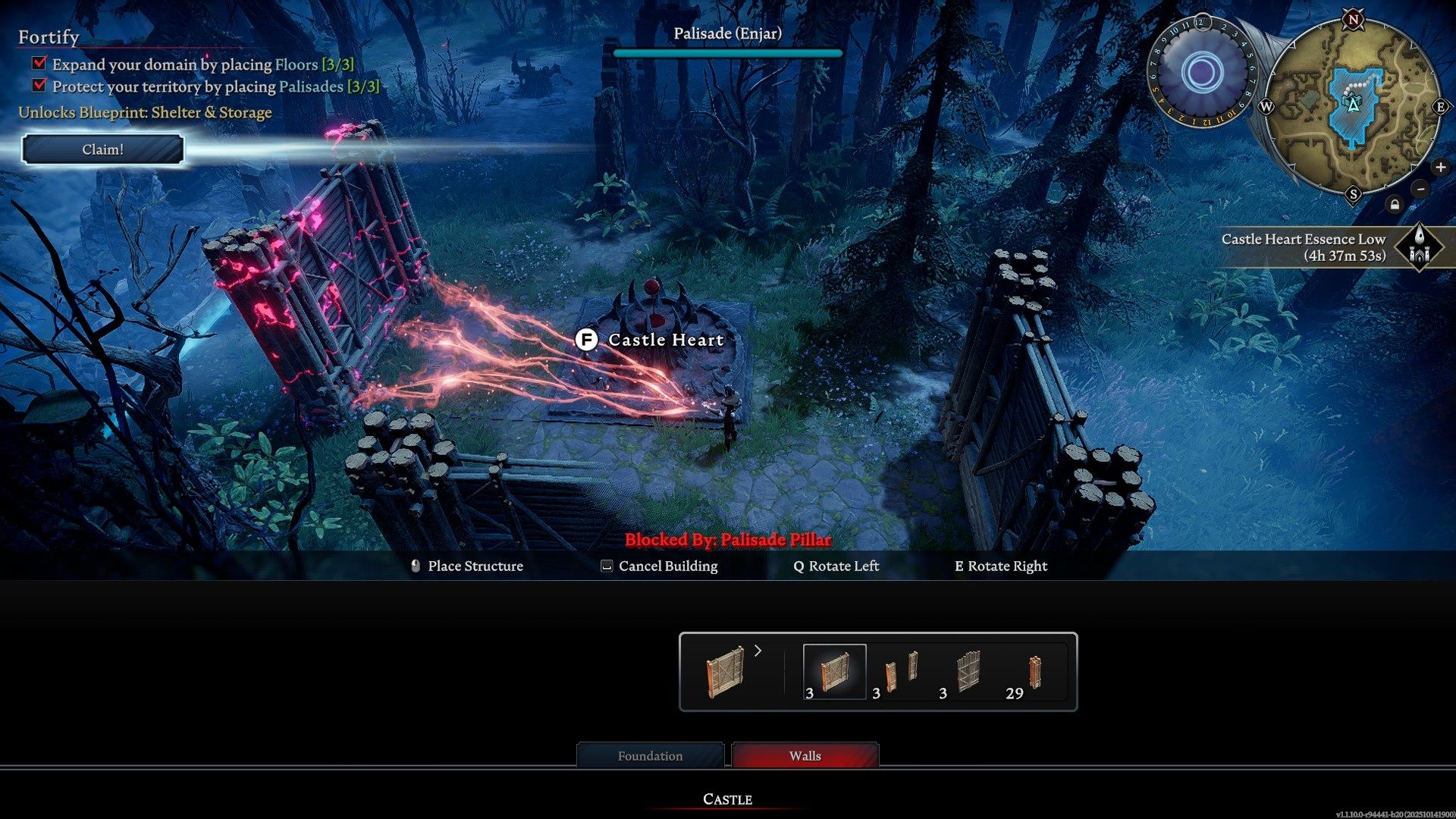
Task: Open the Fortify quest tracker title
Action: click(49, 37)
